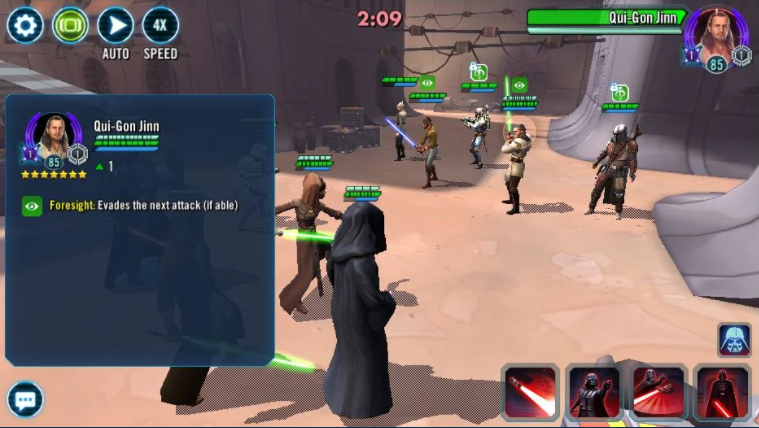
Task: Open the chat bubble button
Action: (25, 398)
